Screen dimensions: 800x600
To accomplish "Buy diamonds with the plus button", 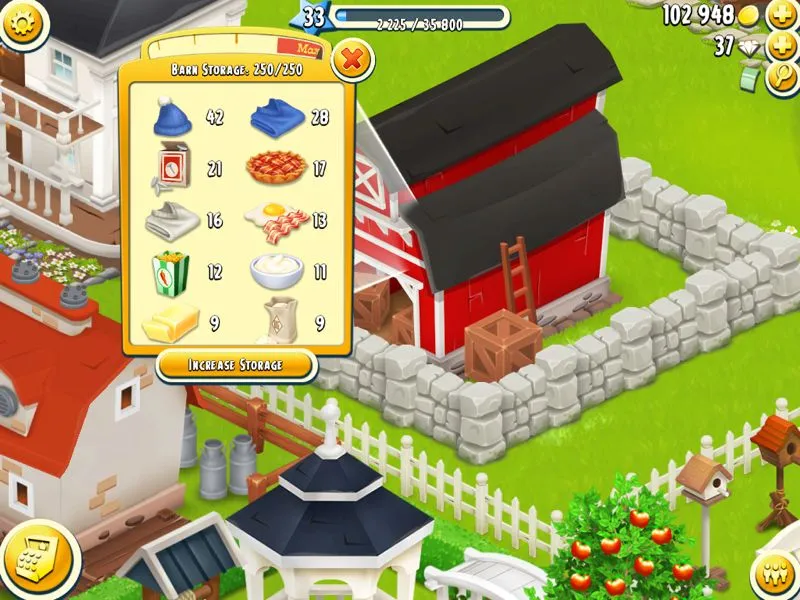I will click(x=781, y=47).
